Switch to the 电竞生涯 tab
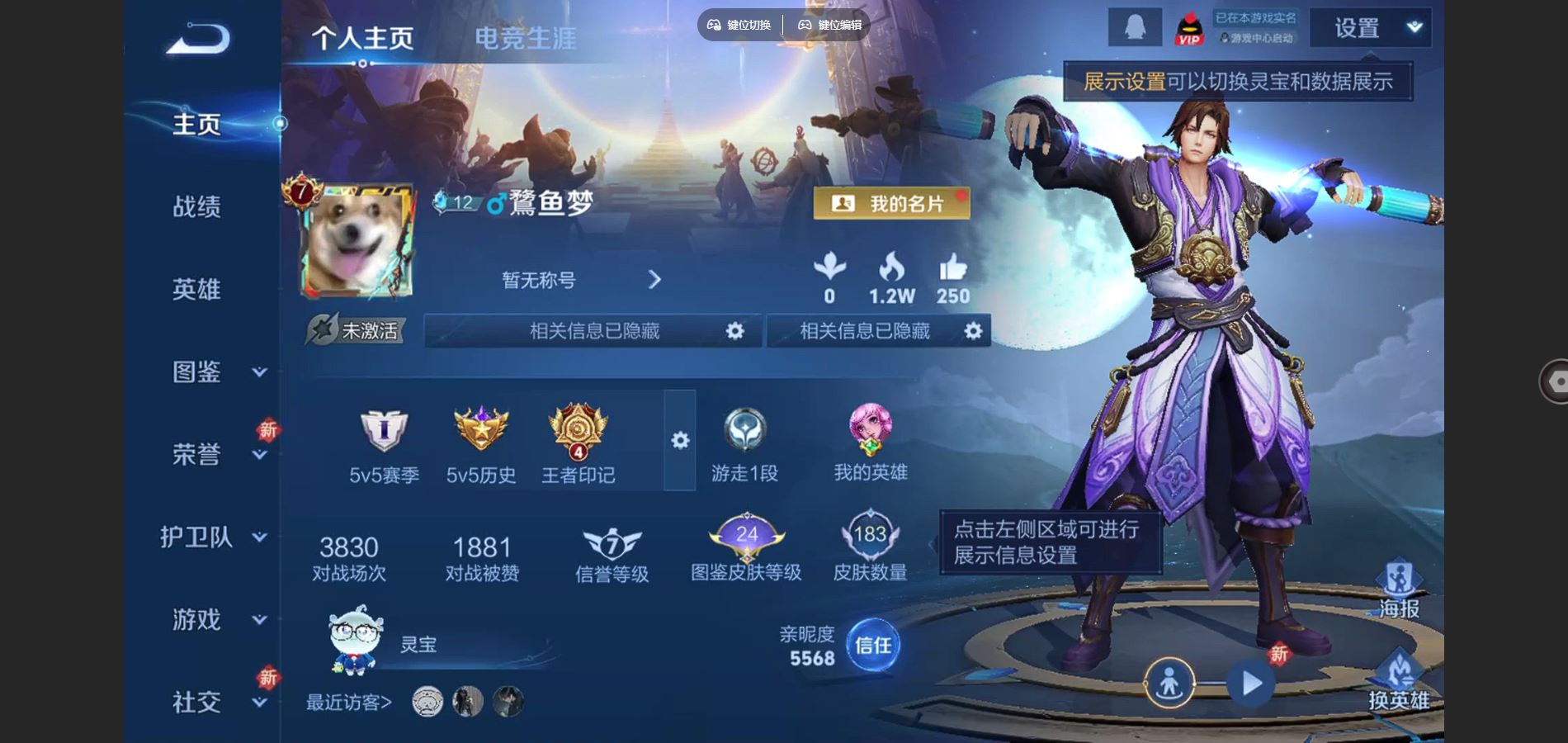The height and width of the screenshot is (743, 1568). [525, 38]
